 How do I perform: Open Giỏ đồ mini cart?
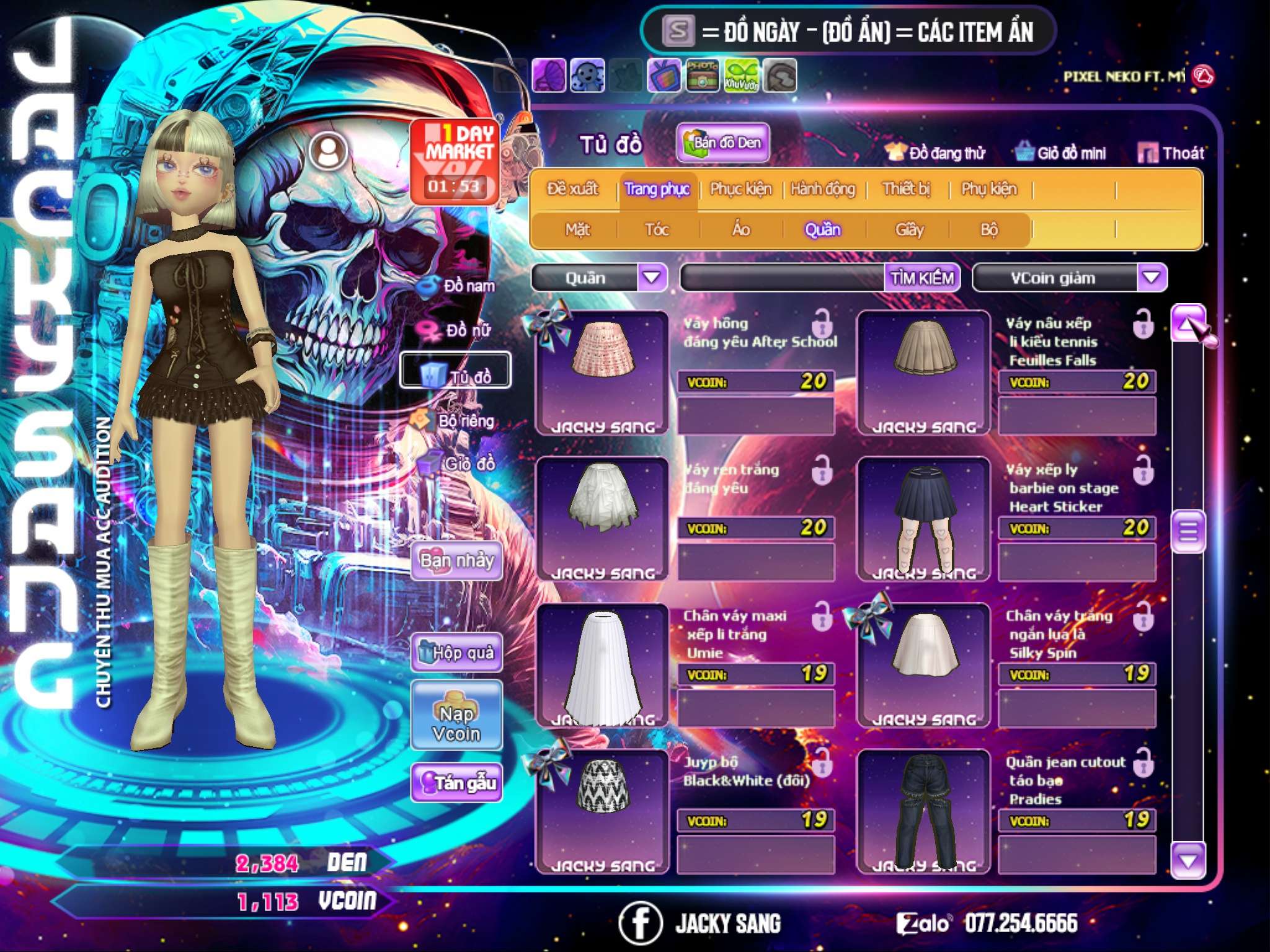click(1061, 153)
